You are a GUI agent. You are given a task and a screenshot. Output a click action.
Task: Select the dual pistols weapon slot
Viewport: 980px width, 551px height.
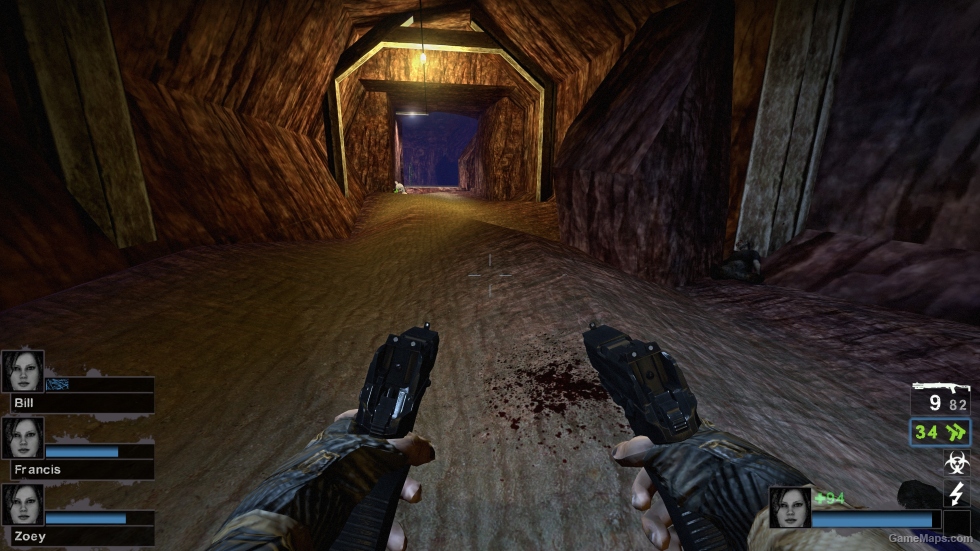(x=940, y=433)
